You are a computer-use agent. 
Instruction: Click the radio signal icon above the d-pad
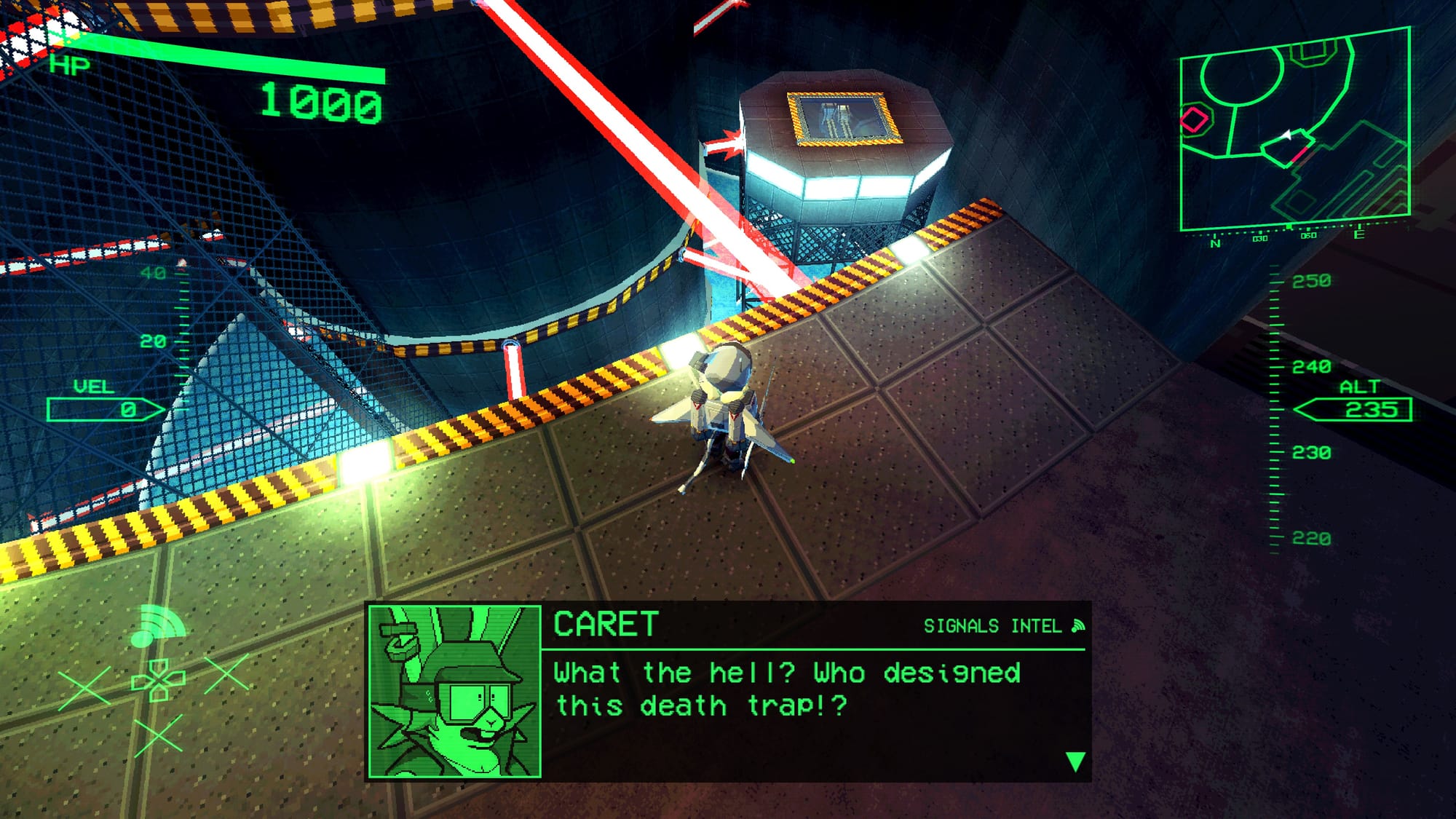point(156,627)
